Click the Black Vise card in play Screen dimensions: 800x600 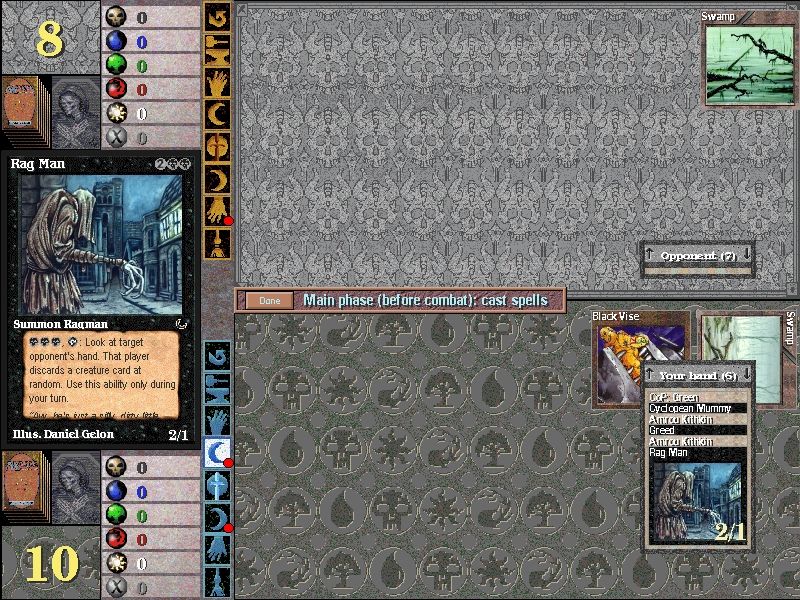click(639, 360)
